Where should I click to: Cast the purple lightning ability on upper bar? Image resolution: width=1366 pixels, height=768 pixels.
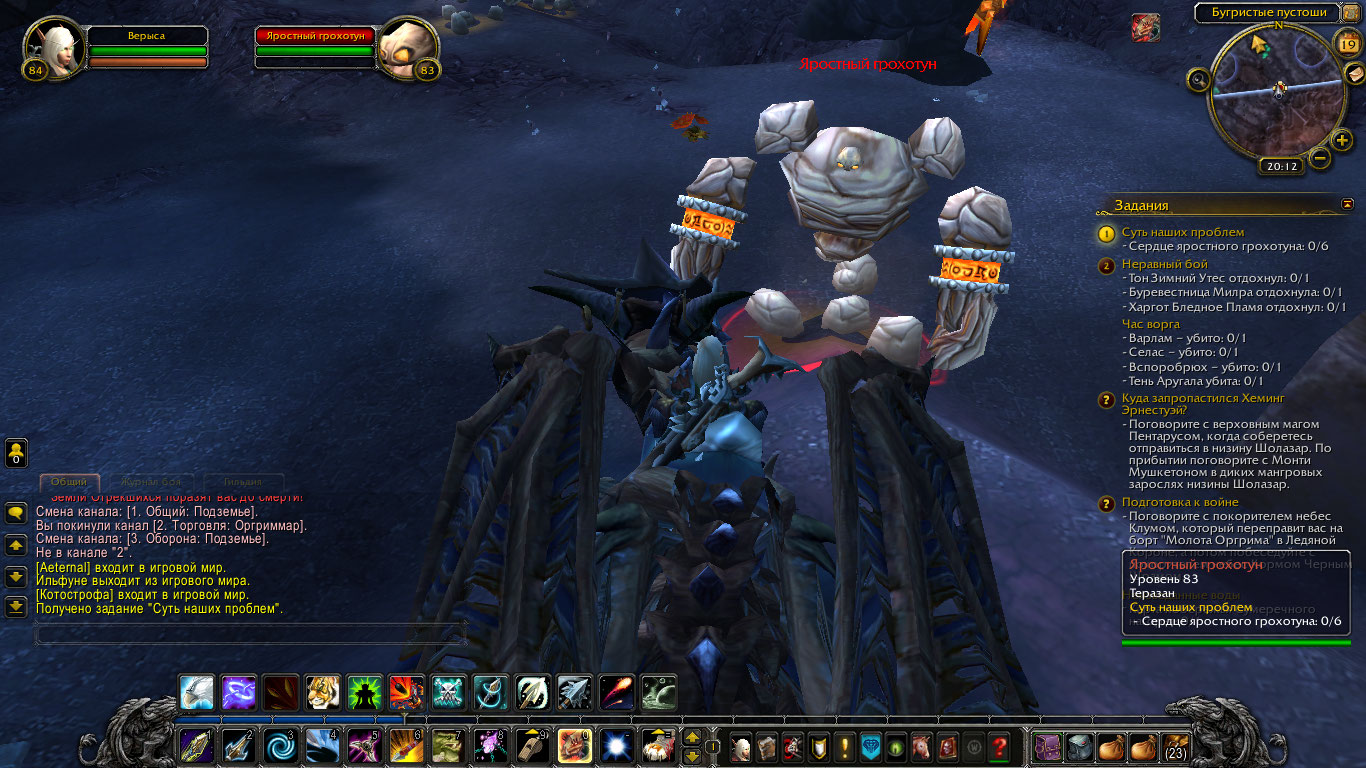238,693
